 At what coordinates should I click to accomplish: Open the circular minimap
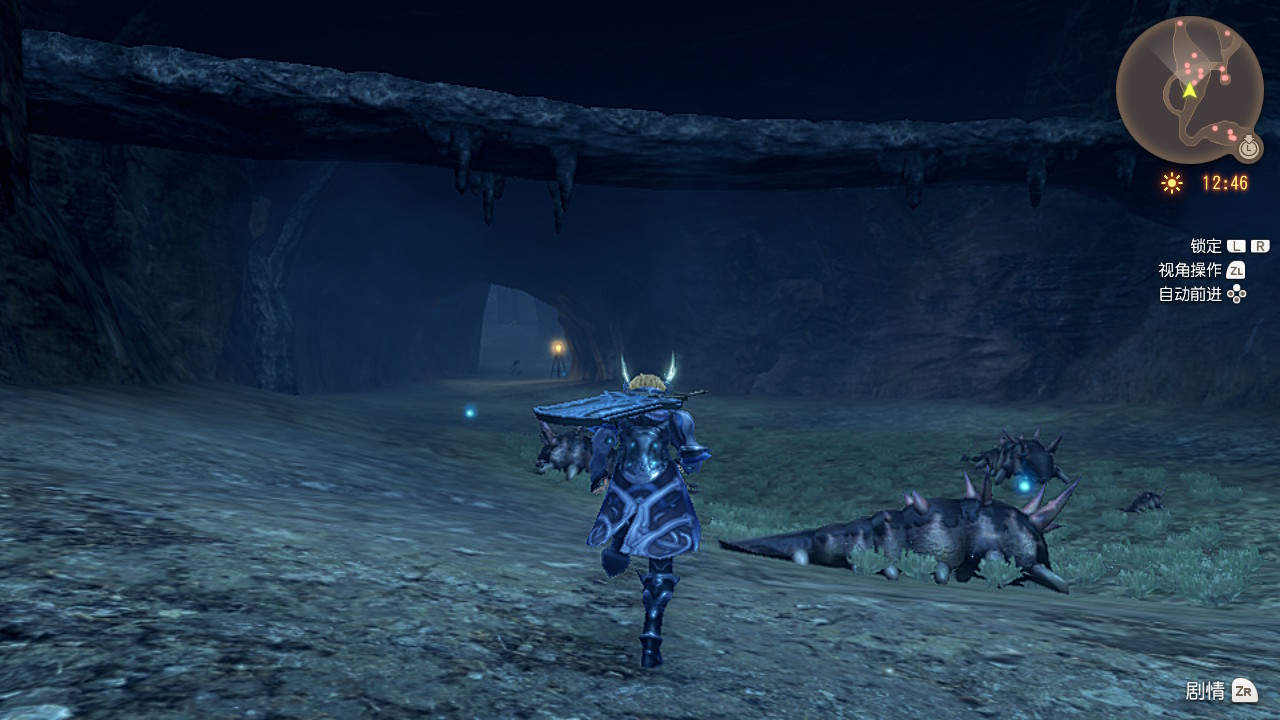click(x=1189, y=89)
